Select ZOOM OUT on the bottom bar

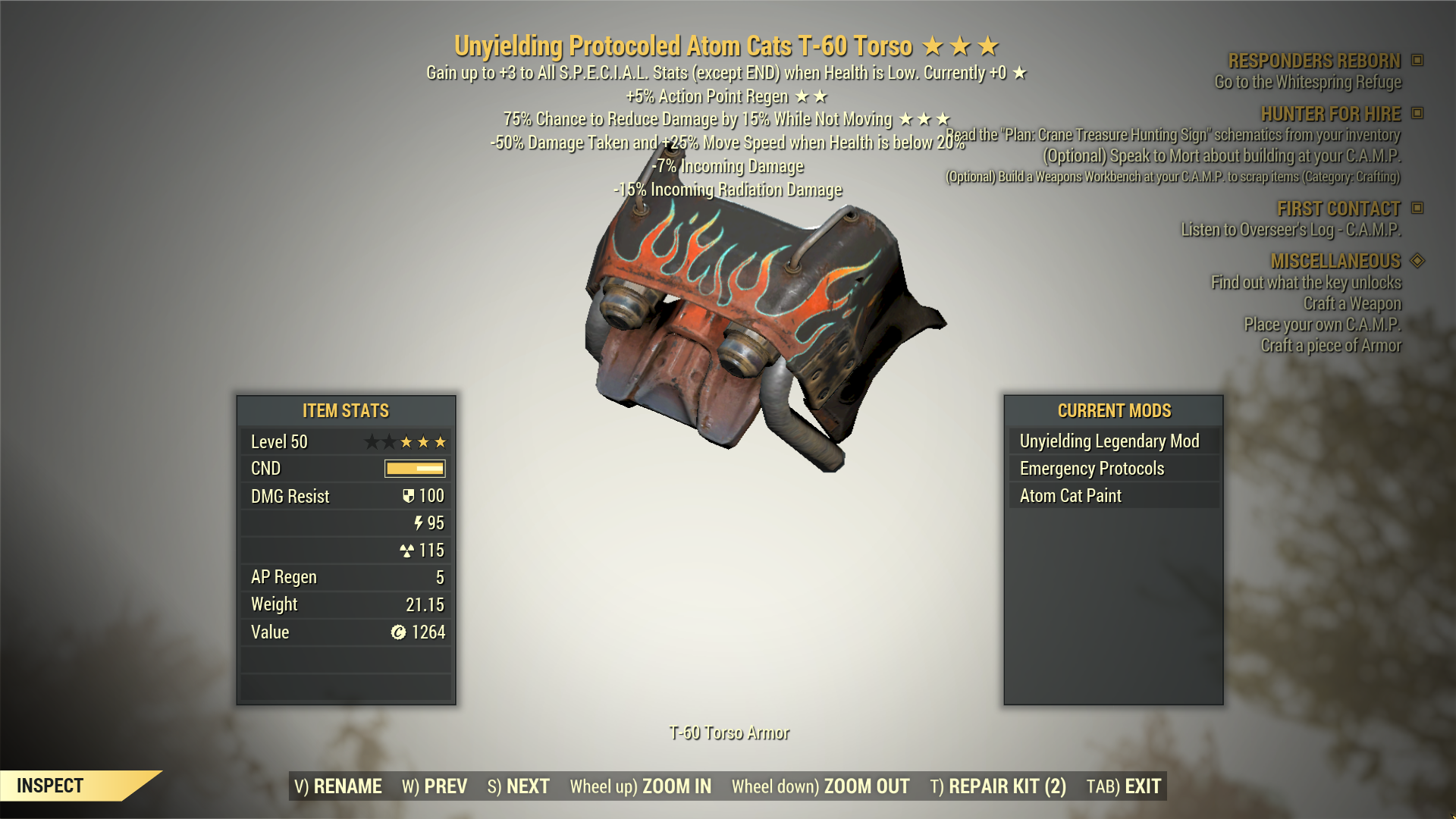click(x=821, y=786)
